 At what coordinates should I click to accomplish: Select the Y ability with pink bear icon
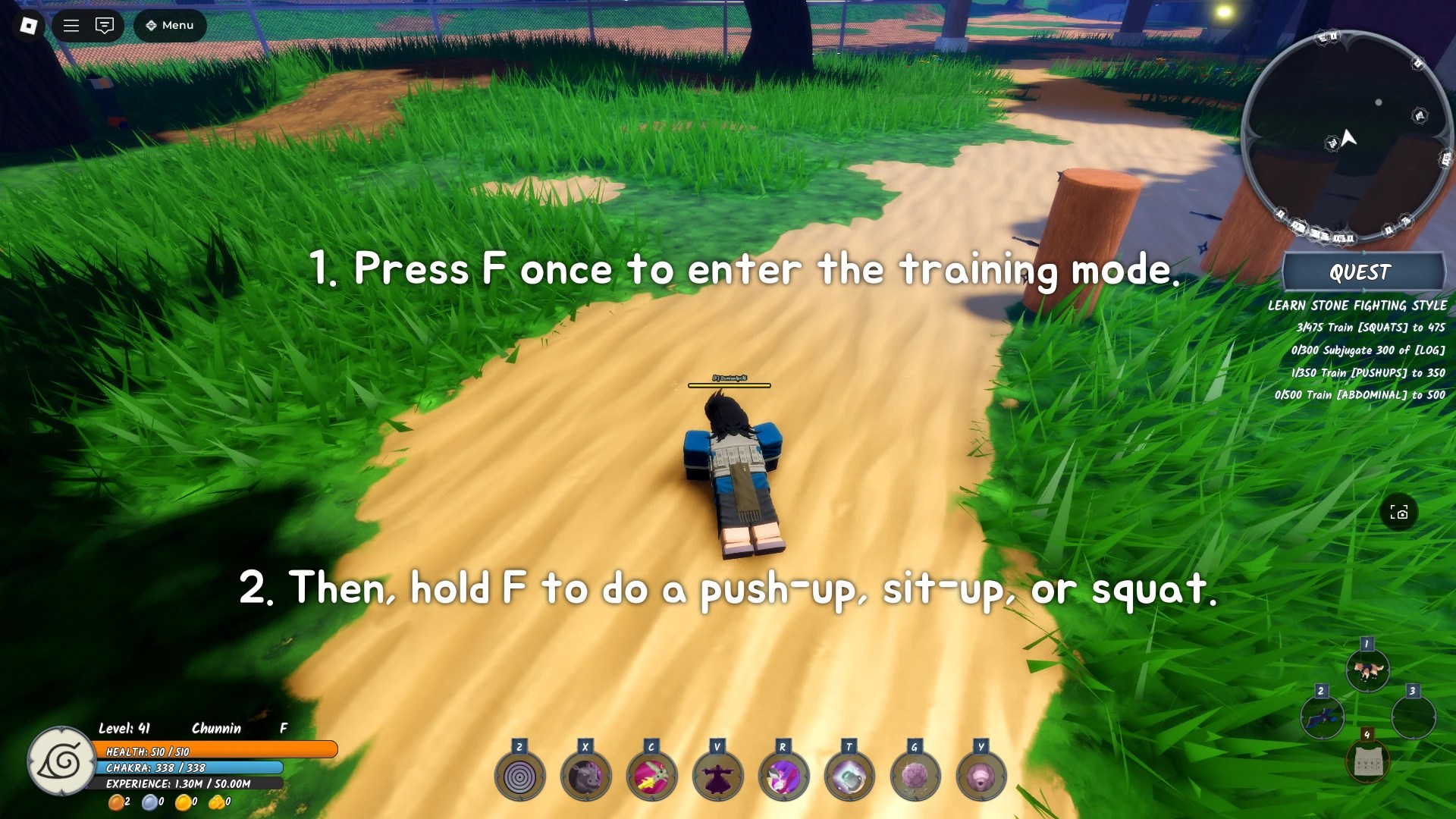tap(981, 775)
